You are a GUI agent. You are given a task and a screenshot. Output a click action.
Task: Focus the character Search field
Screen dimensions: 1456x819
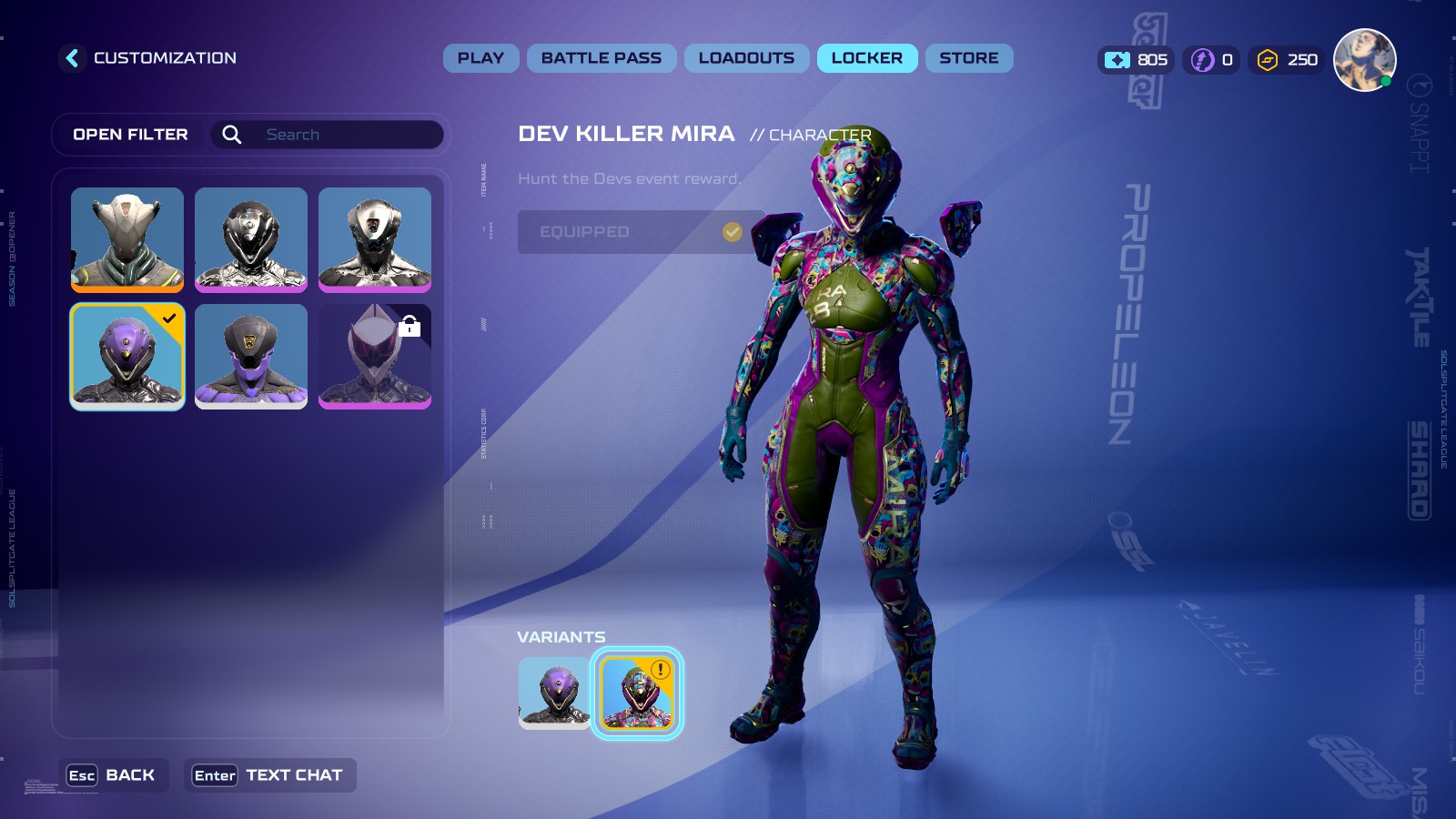click(x=346, y=135)
